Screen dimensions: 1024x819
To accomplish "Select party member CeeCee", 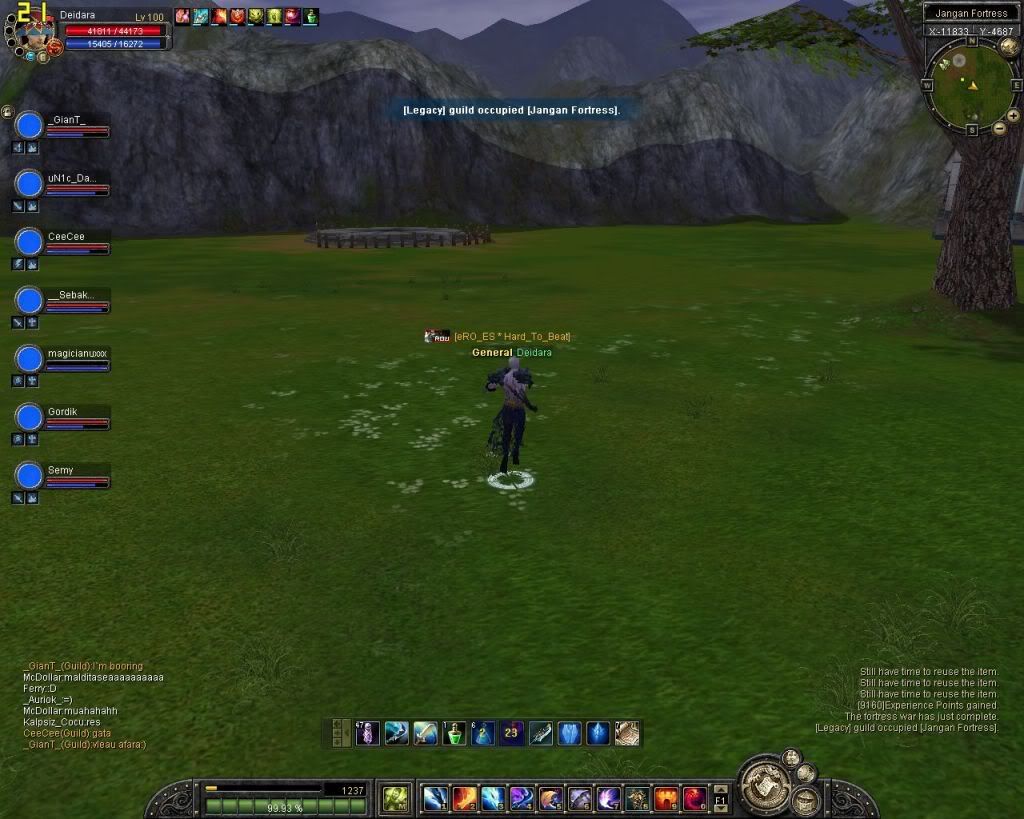I will point(30,243).
